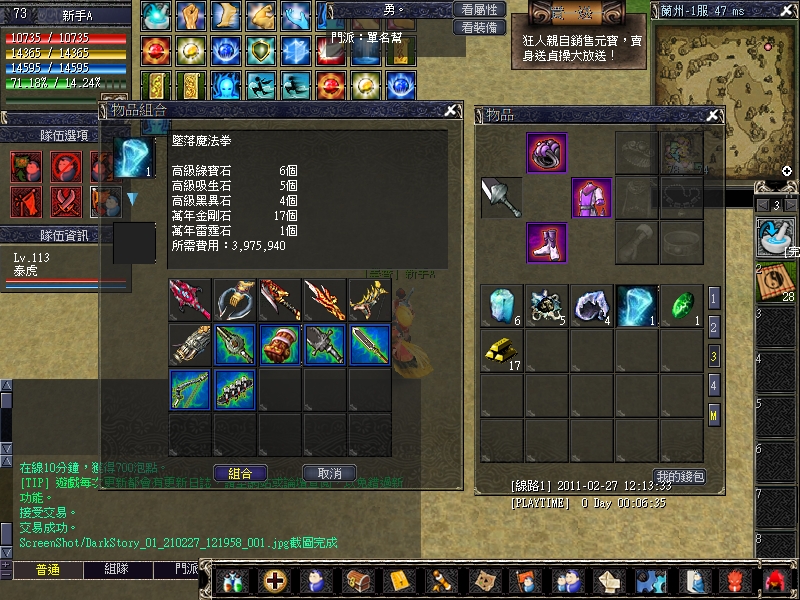This screenshot has height=600, width=800.
Task: Open 我的錢包 wallet button
Action: point(680,476)
